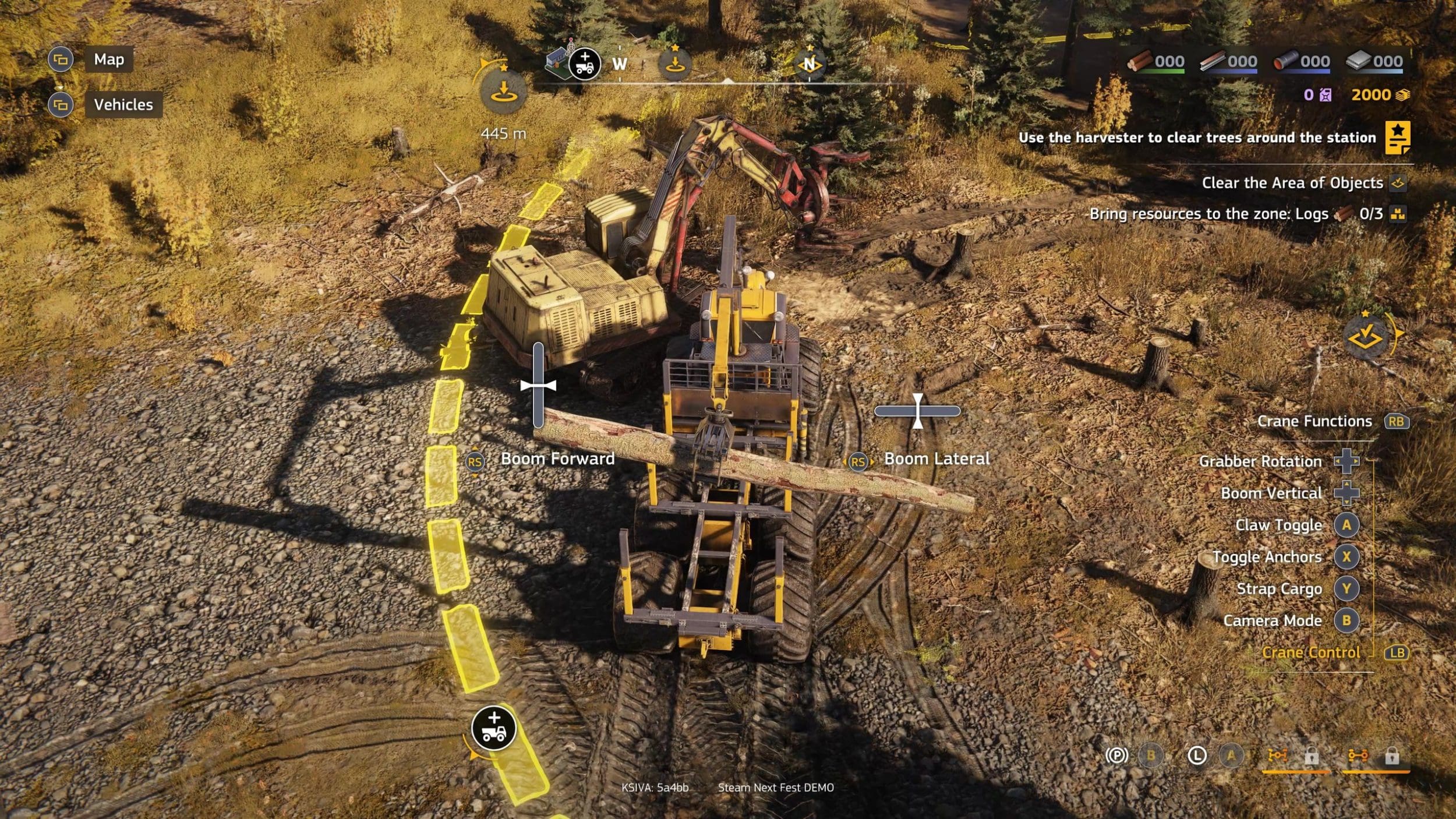Toggle the parking brake indicator icon

click(1116, 756)
